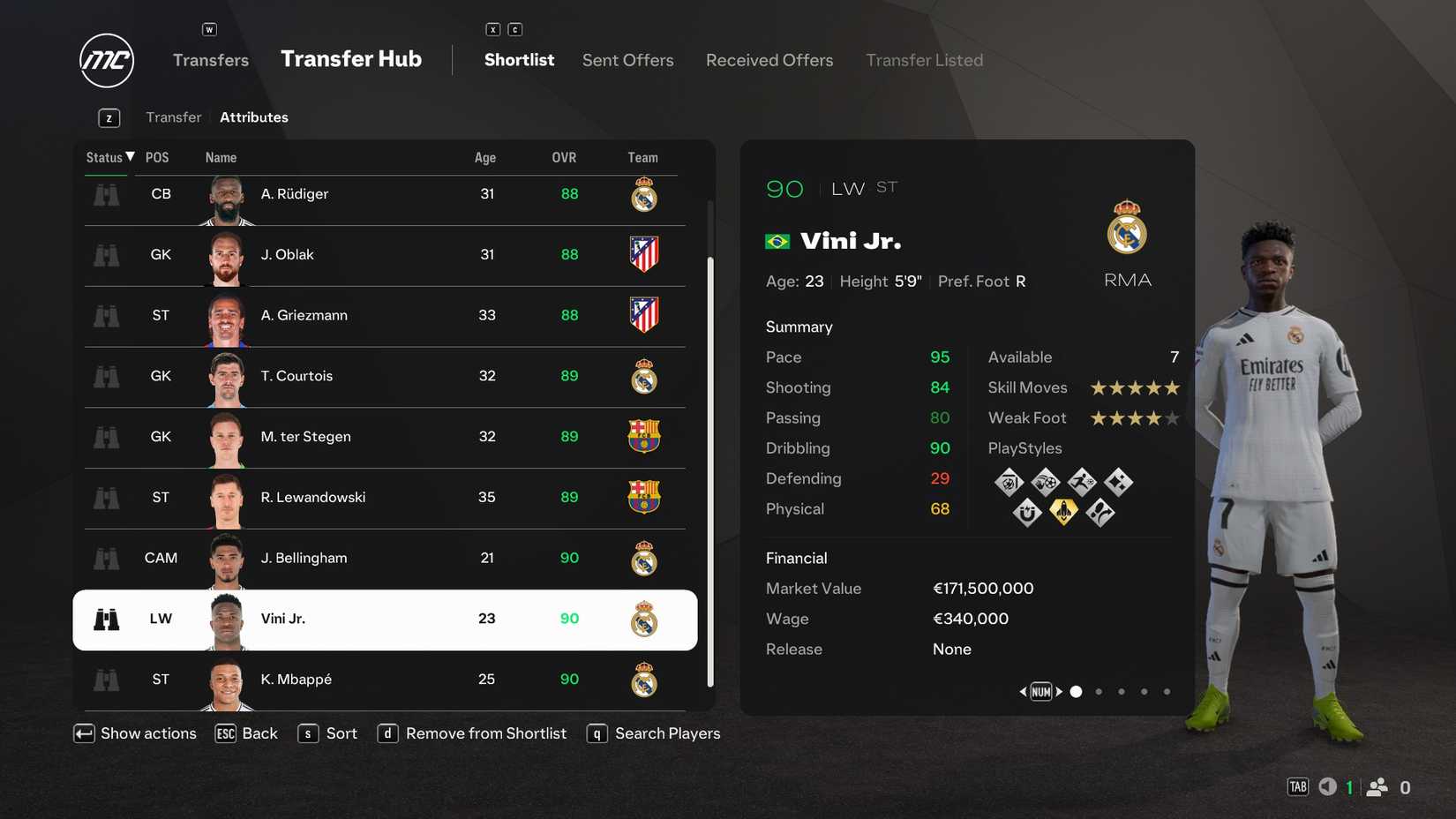The width and height of the screenshot is (1456, 819).
Task: Open the MC logo menu
Action: click(106, 60)
